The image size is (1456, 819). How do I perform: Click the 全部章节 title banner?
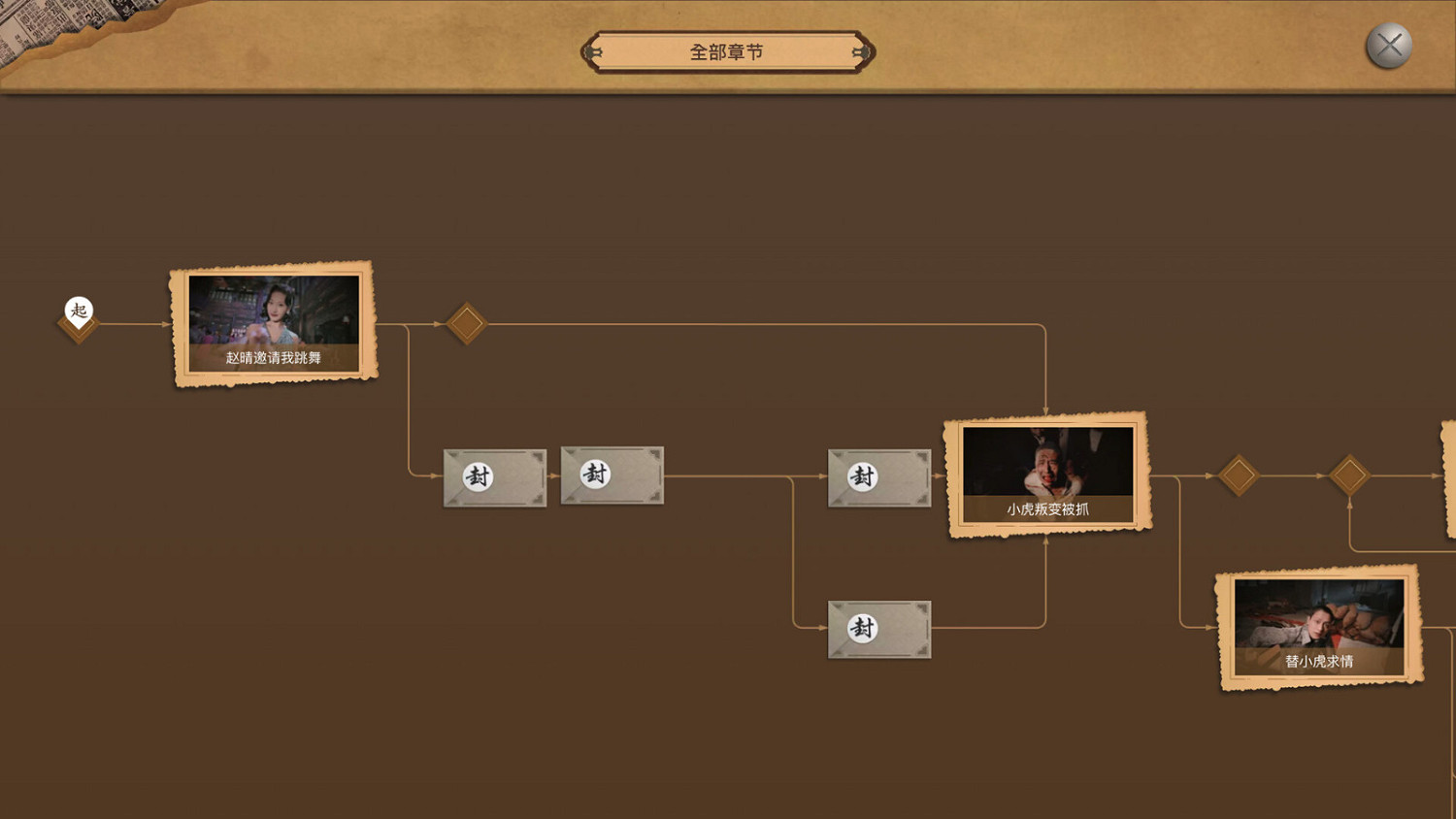(x=726, y=49)
